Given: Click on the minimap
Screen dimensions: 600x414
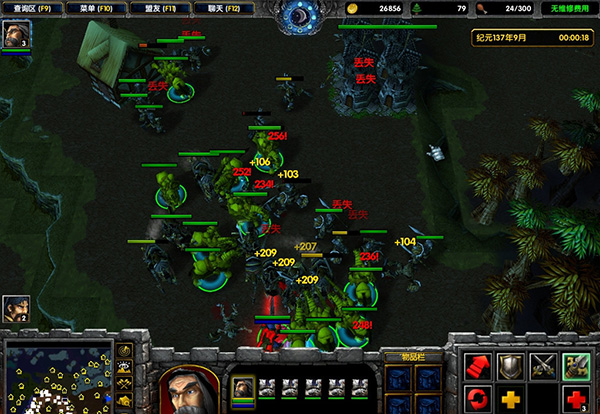Looking at the screenshot, I should [57, 377].
